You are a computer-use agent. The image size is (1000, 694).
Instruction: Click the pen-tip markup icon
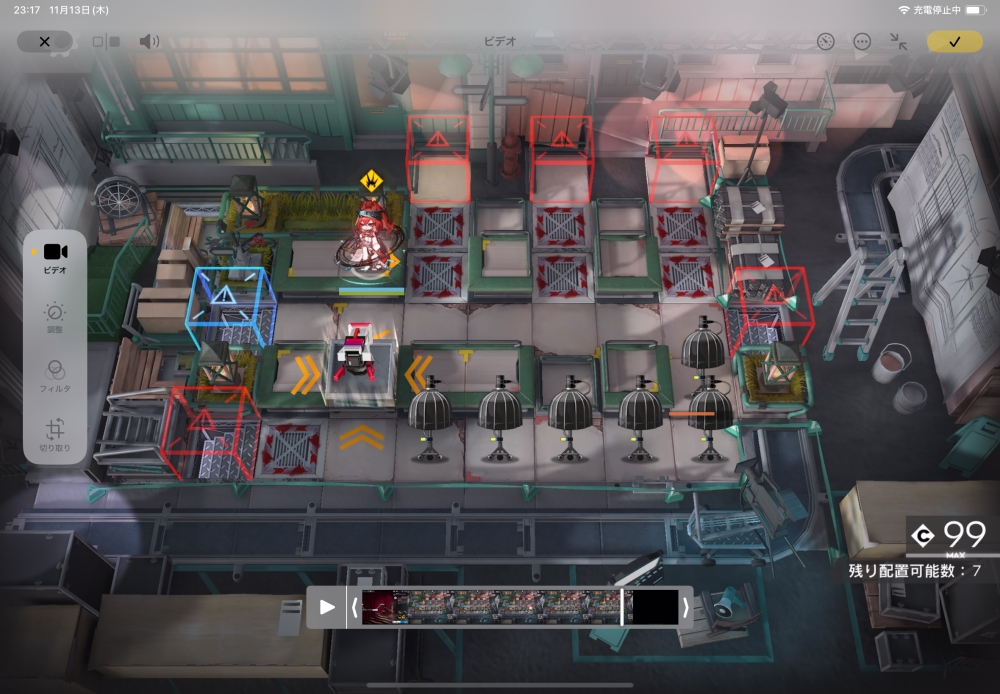click(825, 41)
